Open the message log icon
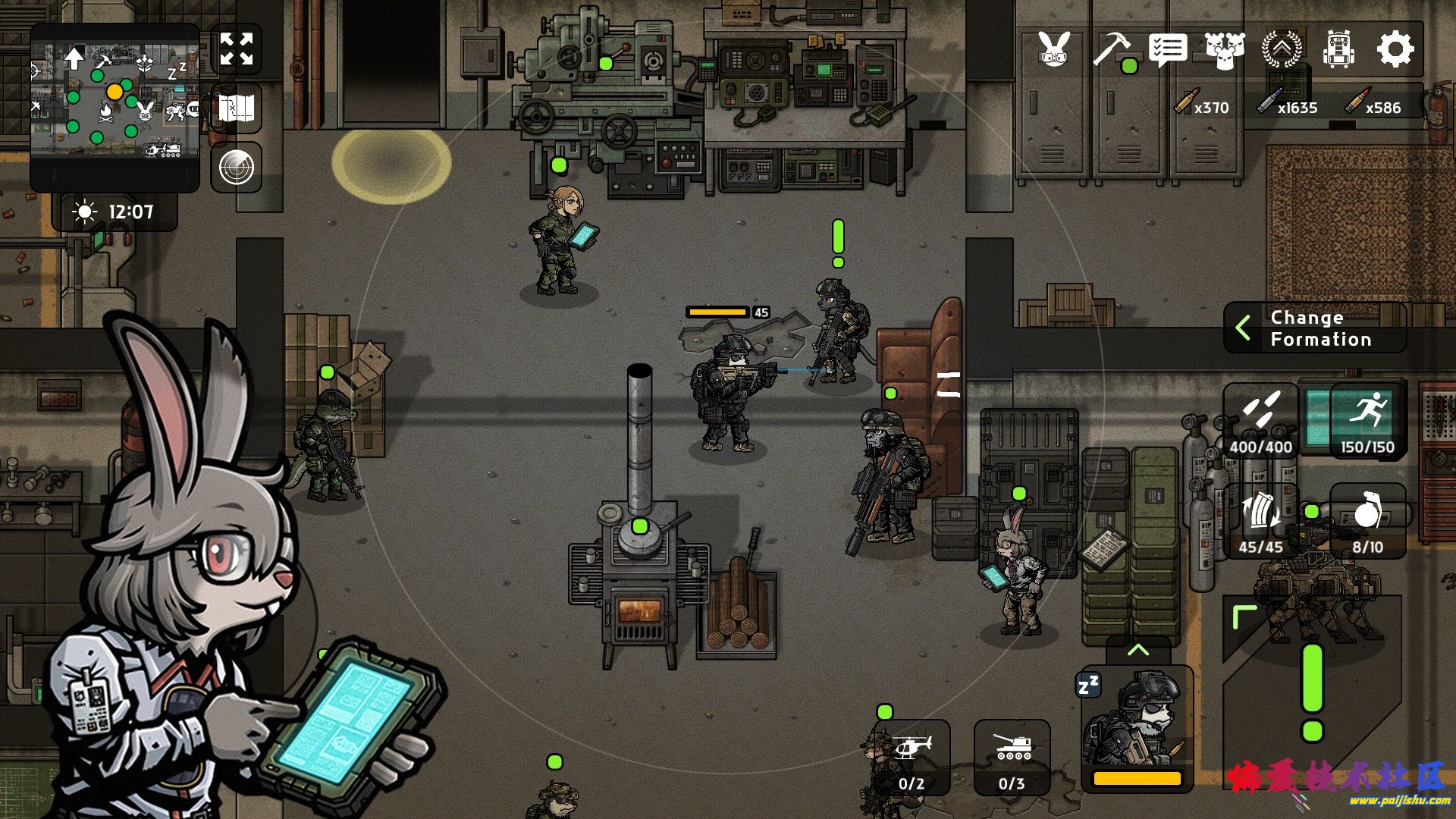The image size is (1456, 819). click(1168, 50)
